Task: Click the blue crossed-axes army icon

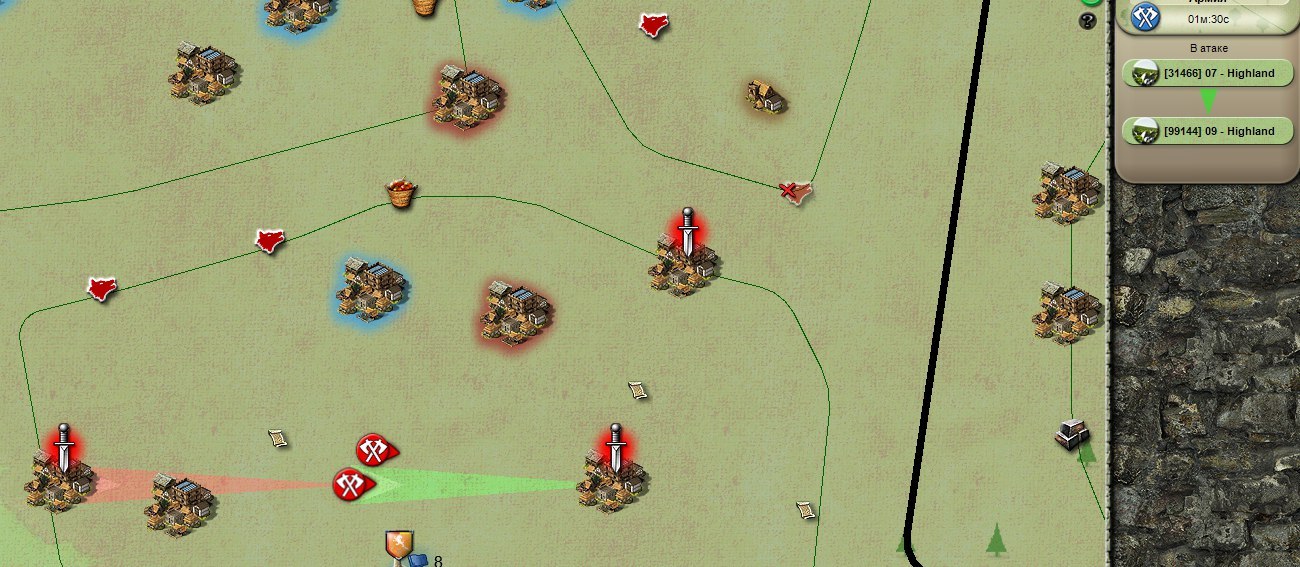Action: tap(1145, 16)
